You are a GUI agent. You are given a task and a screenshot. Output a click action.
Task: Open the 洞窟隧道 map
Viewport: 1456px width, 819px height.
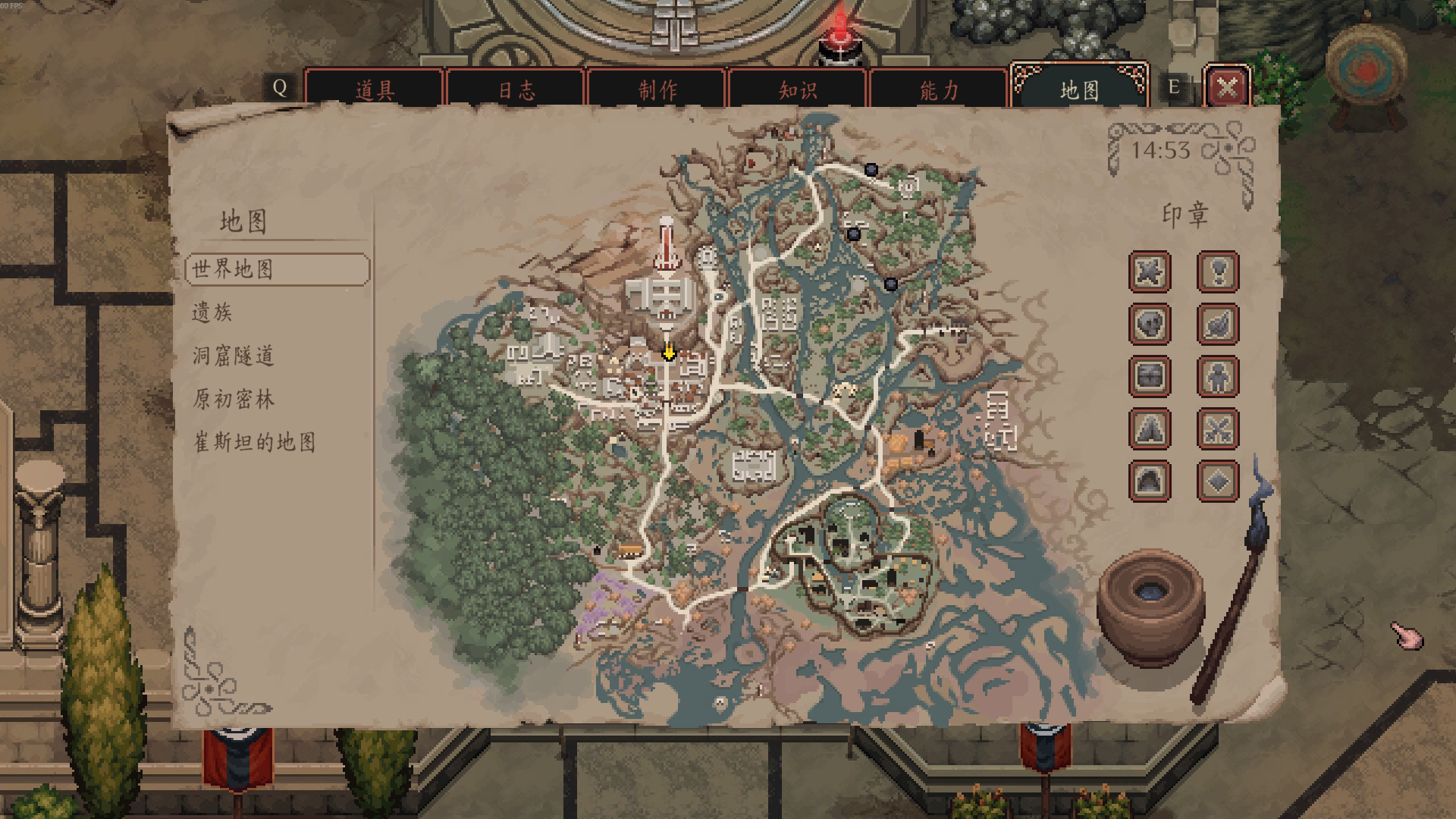tap(234, 356)
